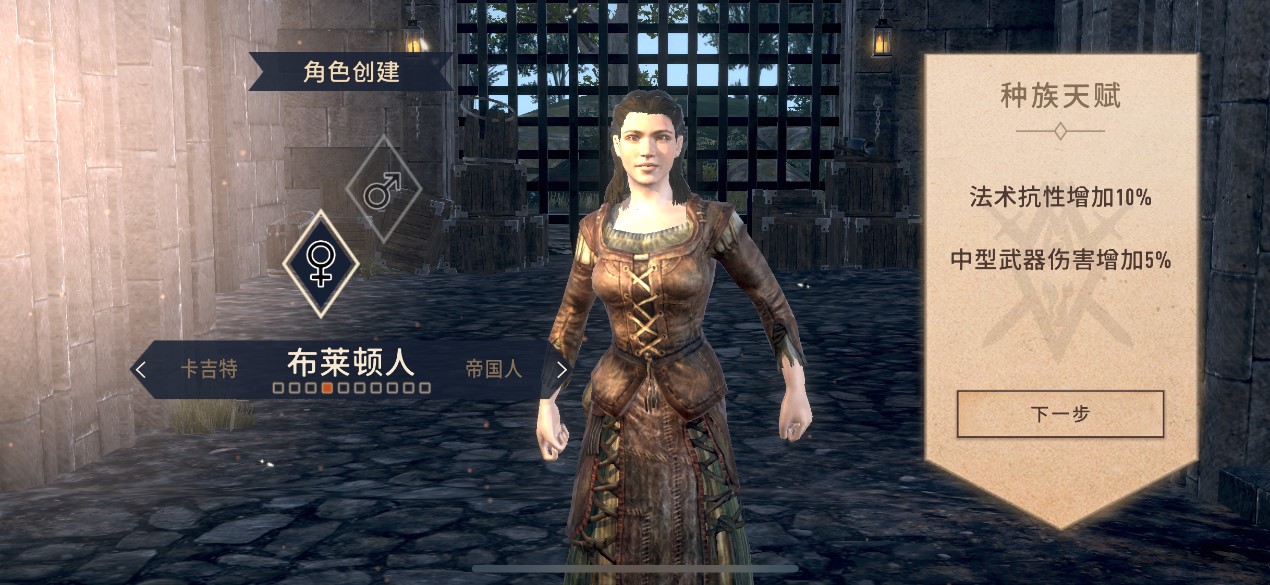Choose the female gender symbol
Image resolution: width=1270 pixels, height=585 pixels.
click(x=320, y=262)
